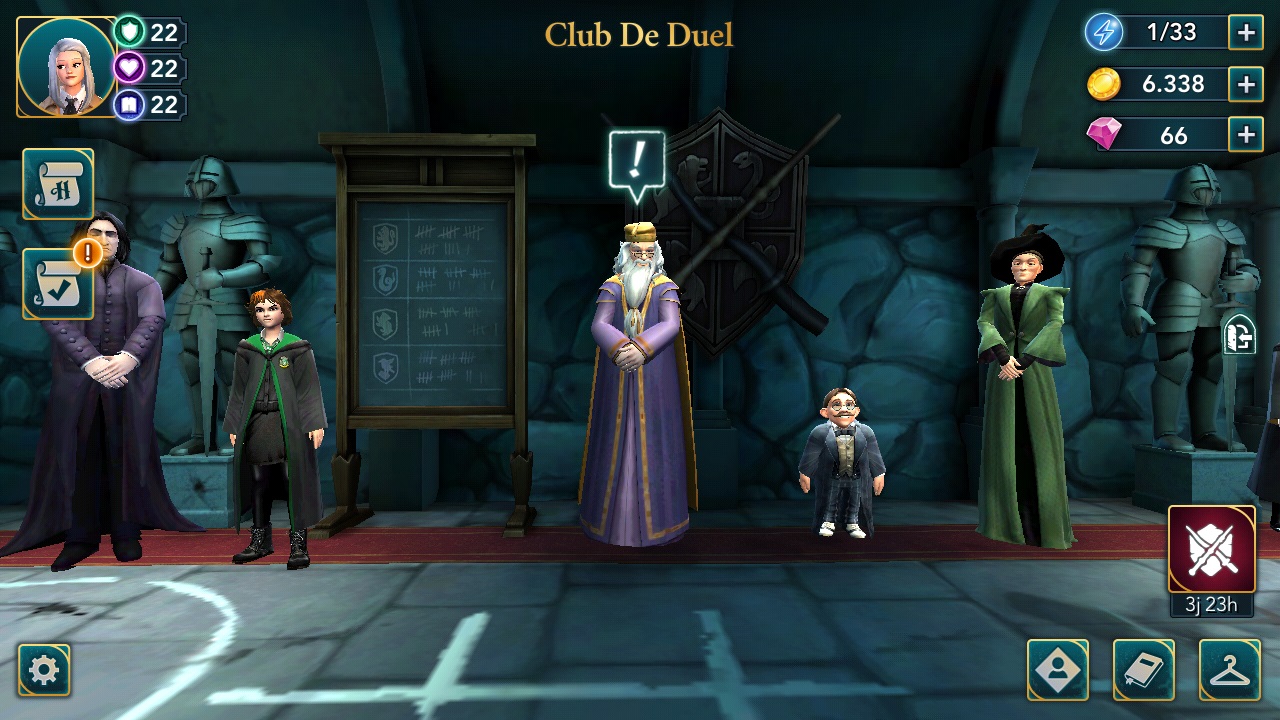
Task: Open the friends list icon
Action: [x=1059, y=668]
